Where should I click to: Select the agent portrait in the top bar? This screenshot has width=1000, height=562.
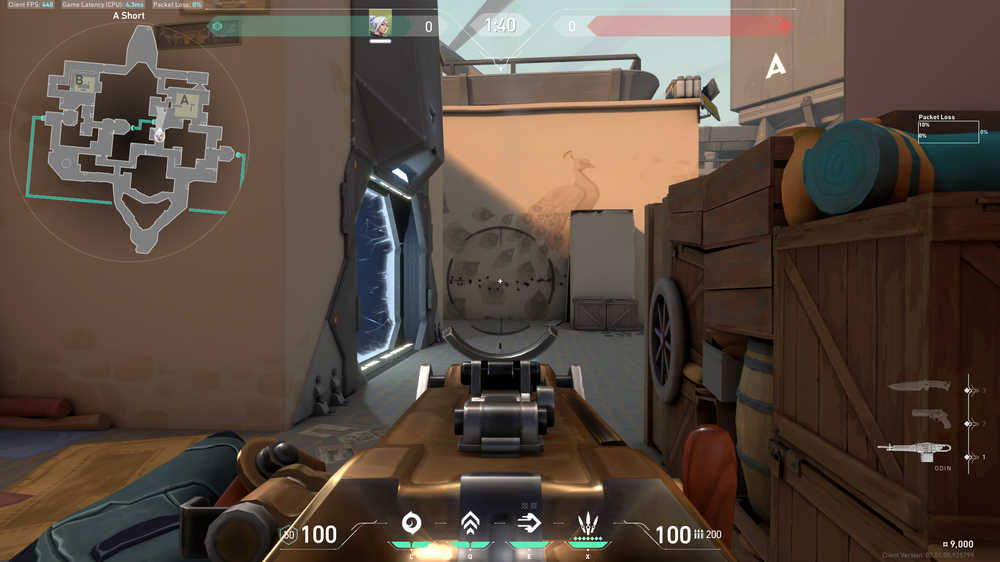click(380, 24)
